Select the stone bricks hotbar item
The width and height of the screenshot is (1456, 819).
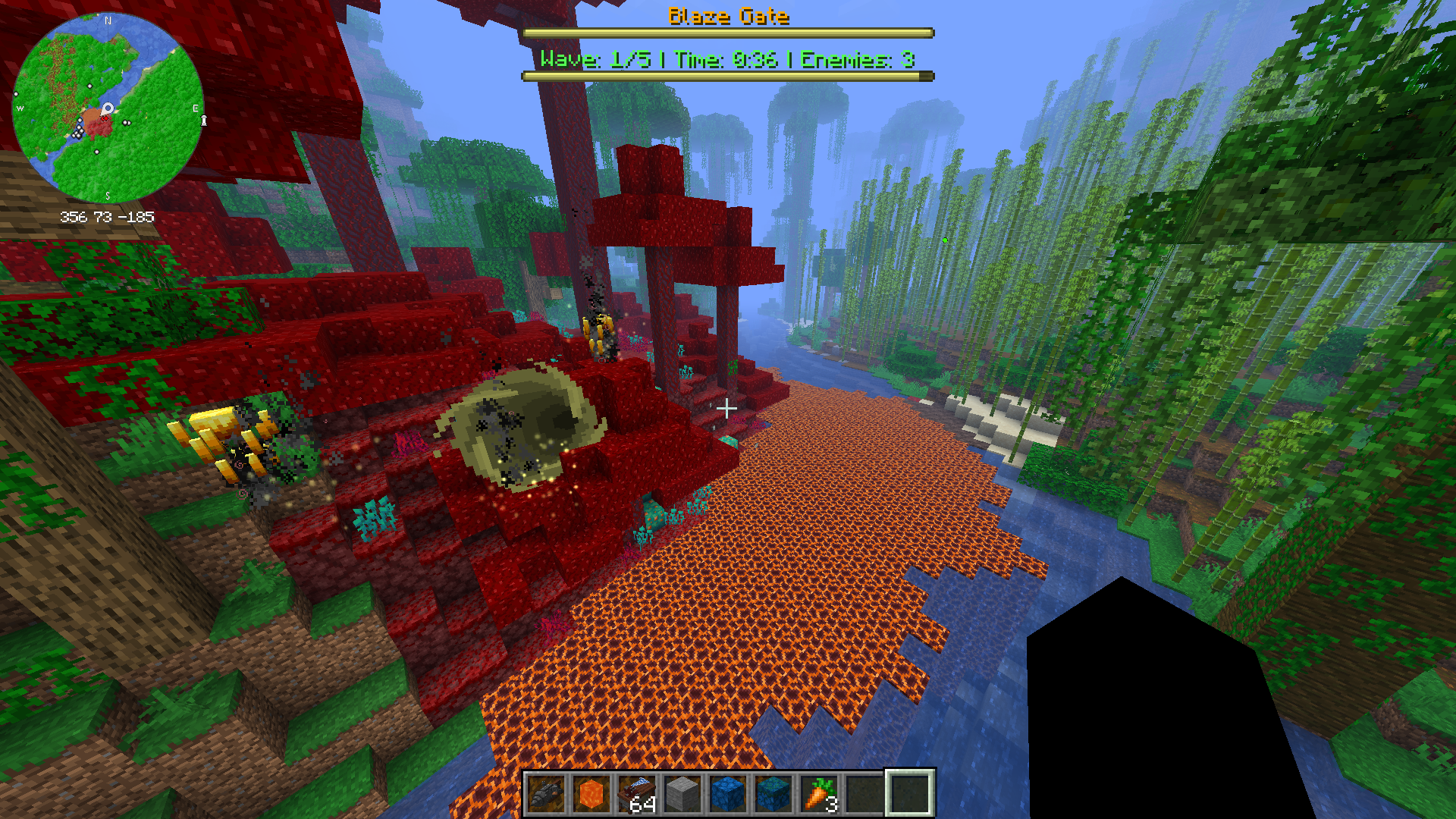pyautogui.click(x=680, y=792)
